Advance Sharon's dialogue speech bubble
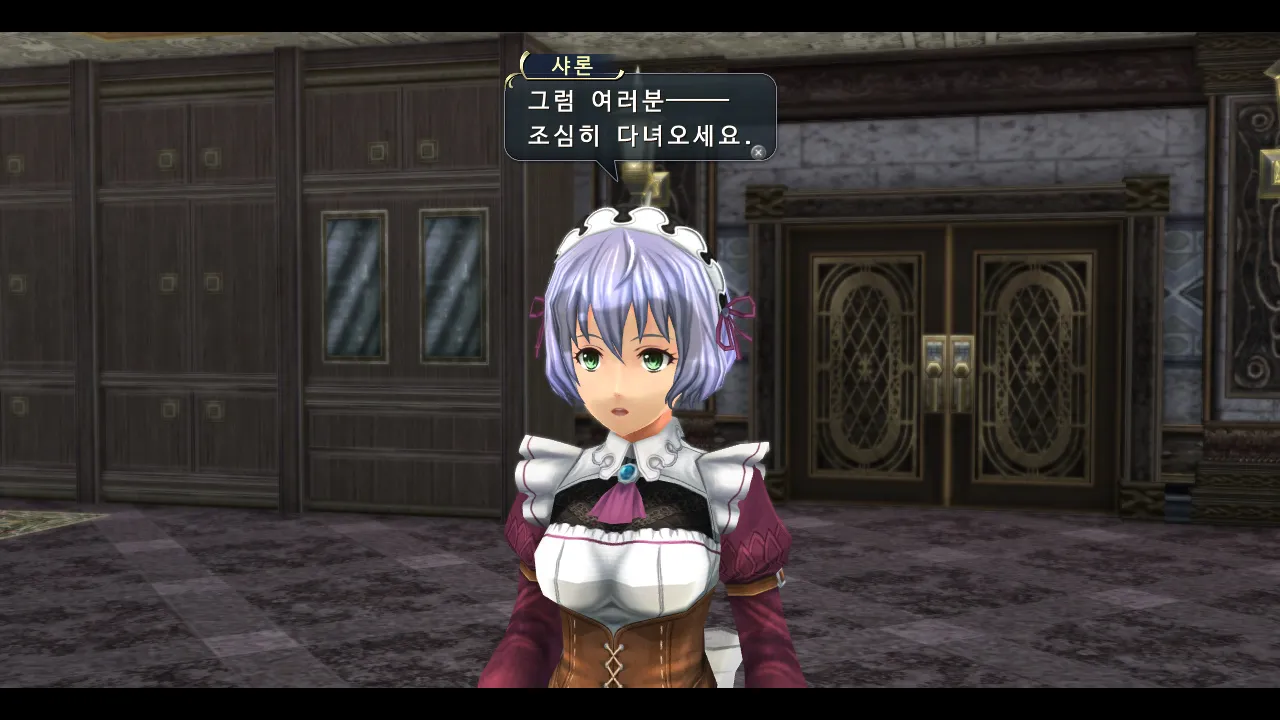 point(758,152)
